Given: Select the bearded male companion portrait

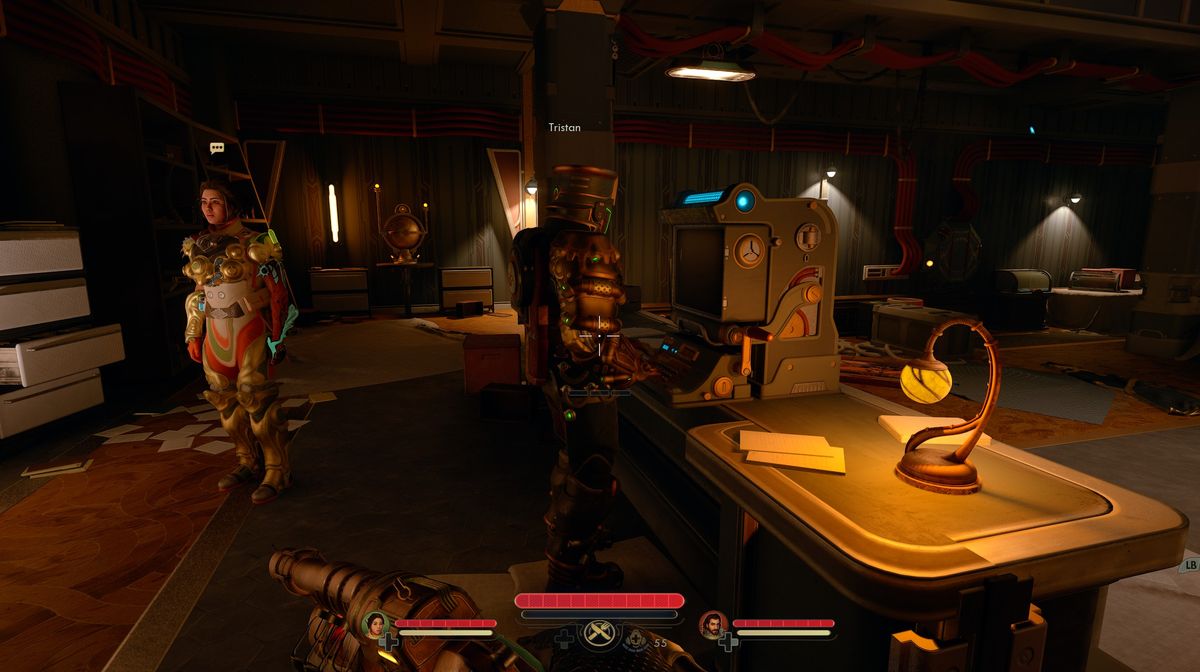Looking at the screenshot, I should [x=712, y=625].
